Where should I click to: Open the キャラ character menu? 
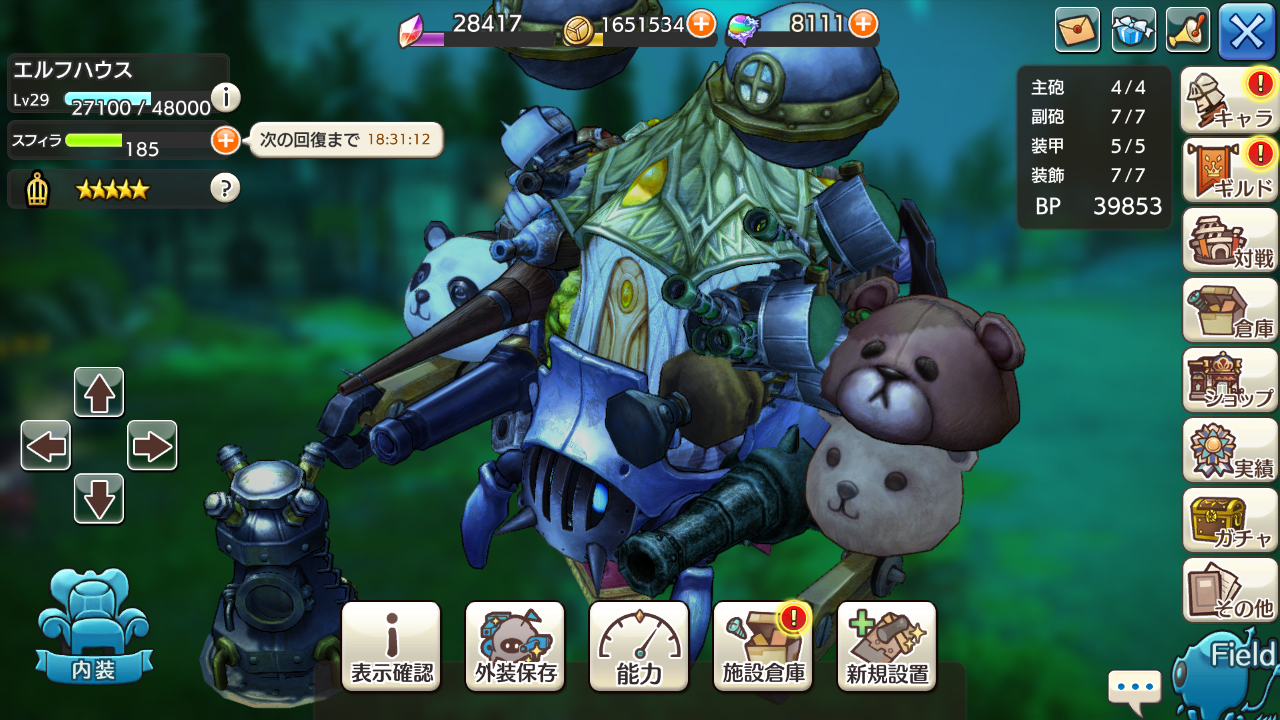coord(1229,100)
